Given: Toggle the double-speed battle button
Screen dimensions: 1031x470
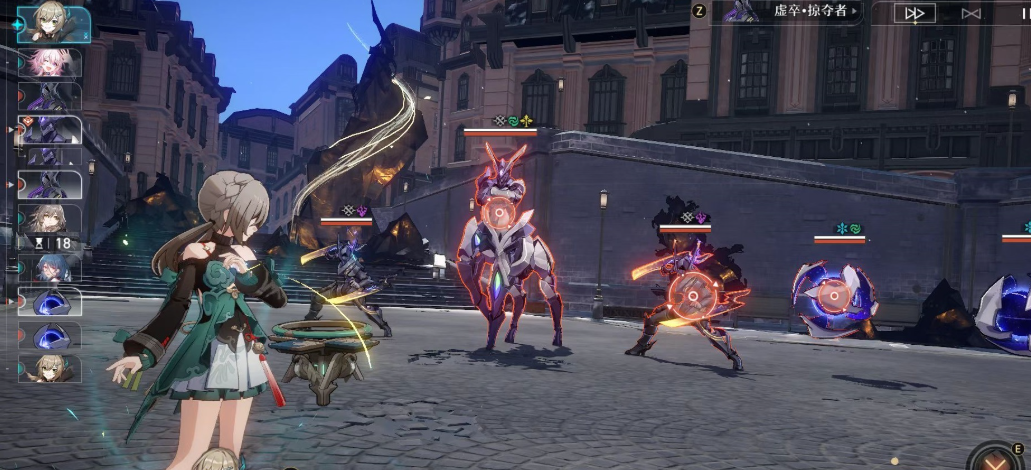Looking at the screenshot, I should (x=914, y=13).
